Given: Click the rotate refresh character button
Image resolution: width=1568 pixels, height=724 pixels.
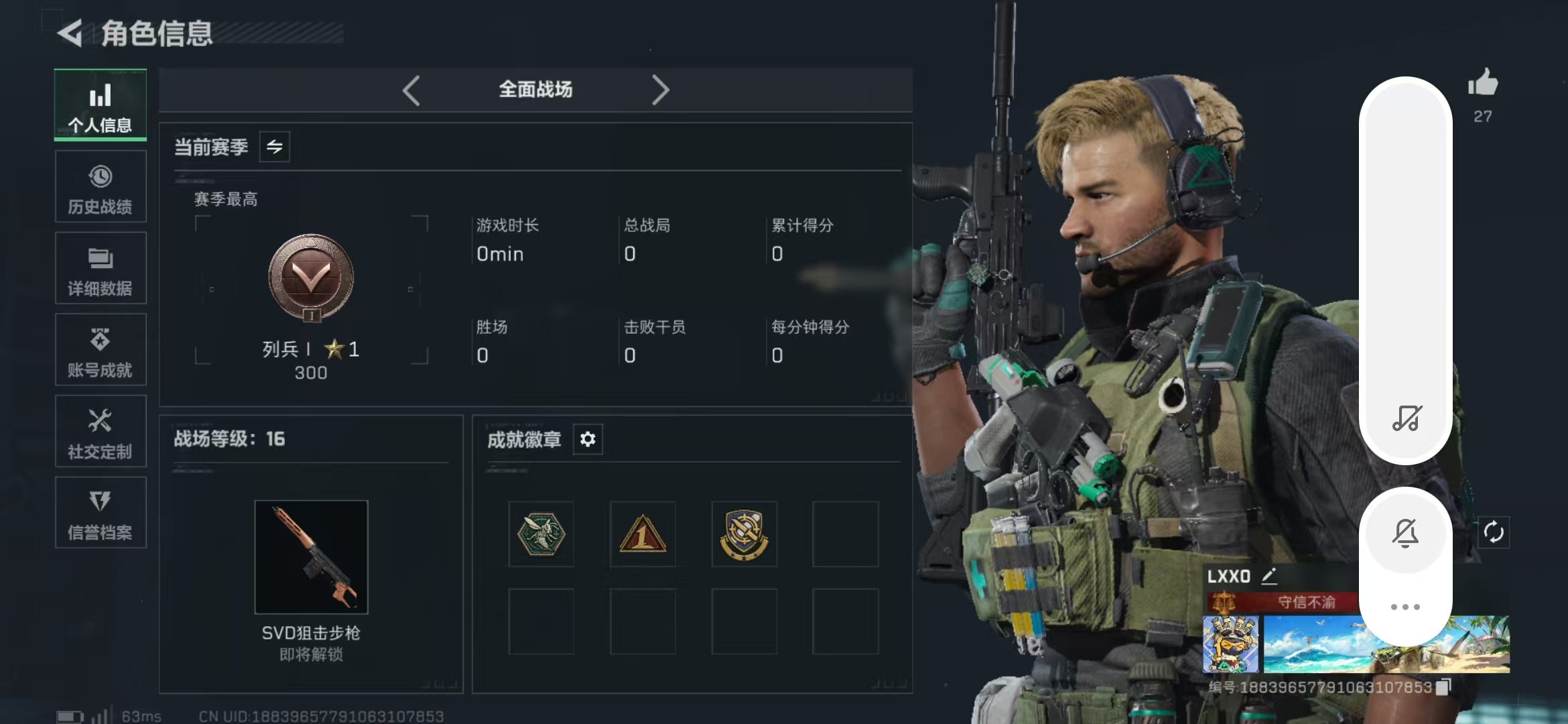Looking at the screenshot, I should click(1494, 532).
